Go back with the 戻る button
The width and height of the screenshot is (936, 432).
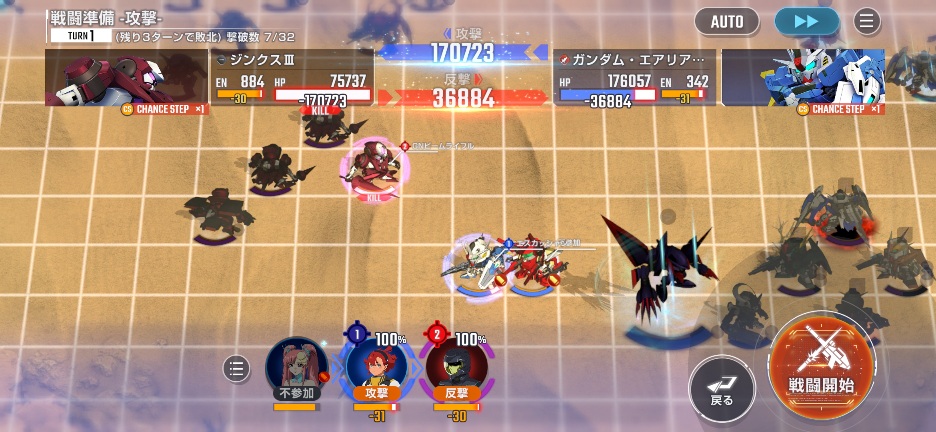(721, 387)
